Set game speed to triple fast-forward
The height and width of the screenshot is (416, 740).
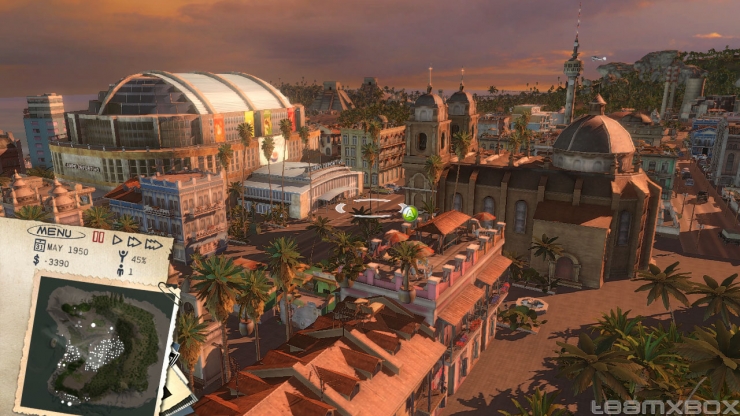pyautogui.click(x=153, y=244)
